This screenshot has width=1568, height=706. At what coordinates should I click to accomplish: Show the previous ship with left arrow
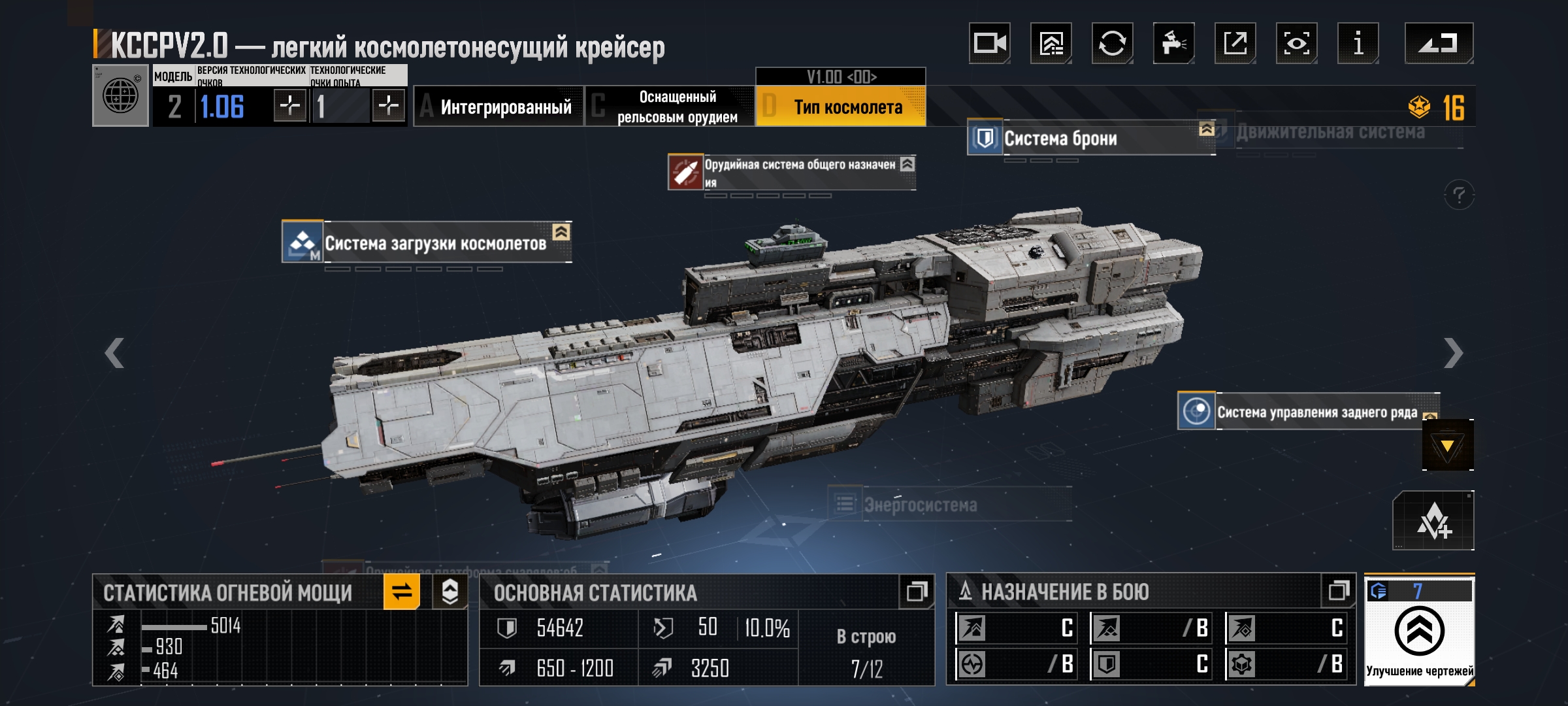(114, 354)
